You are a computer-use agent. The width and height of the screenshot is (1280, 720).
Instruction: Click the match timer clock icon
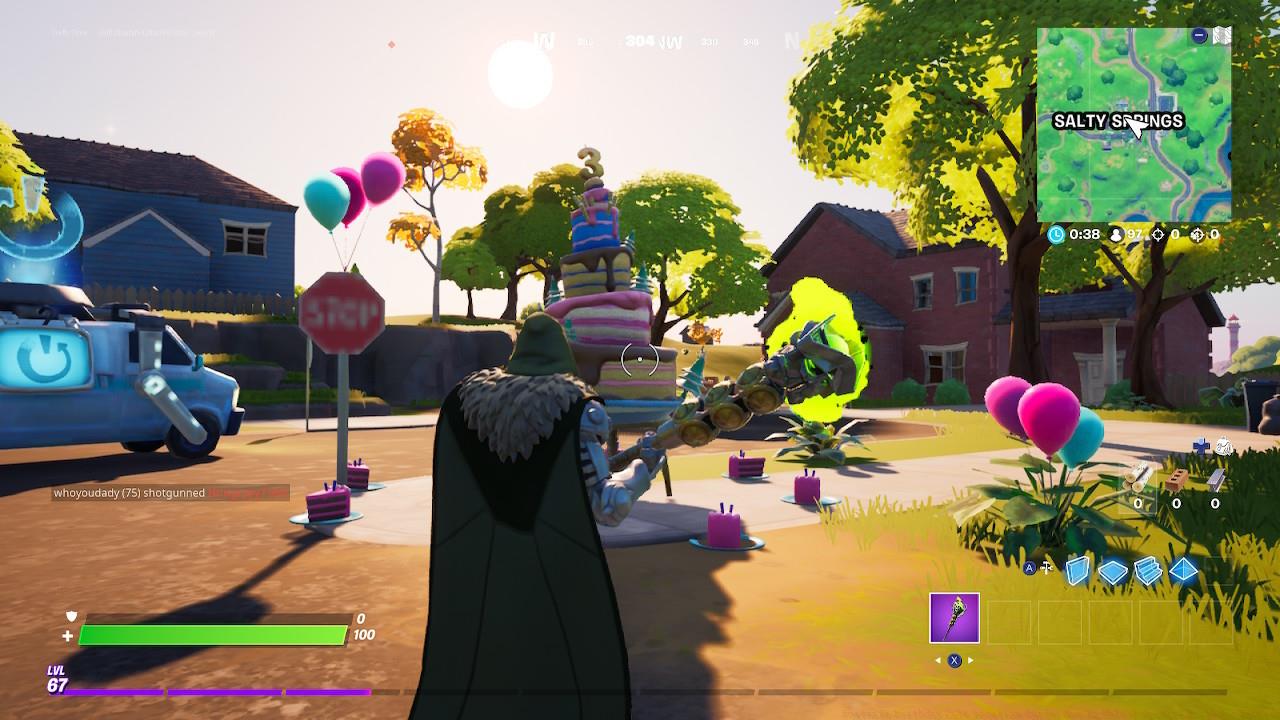1055,234
